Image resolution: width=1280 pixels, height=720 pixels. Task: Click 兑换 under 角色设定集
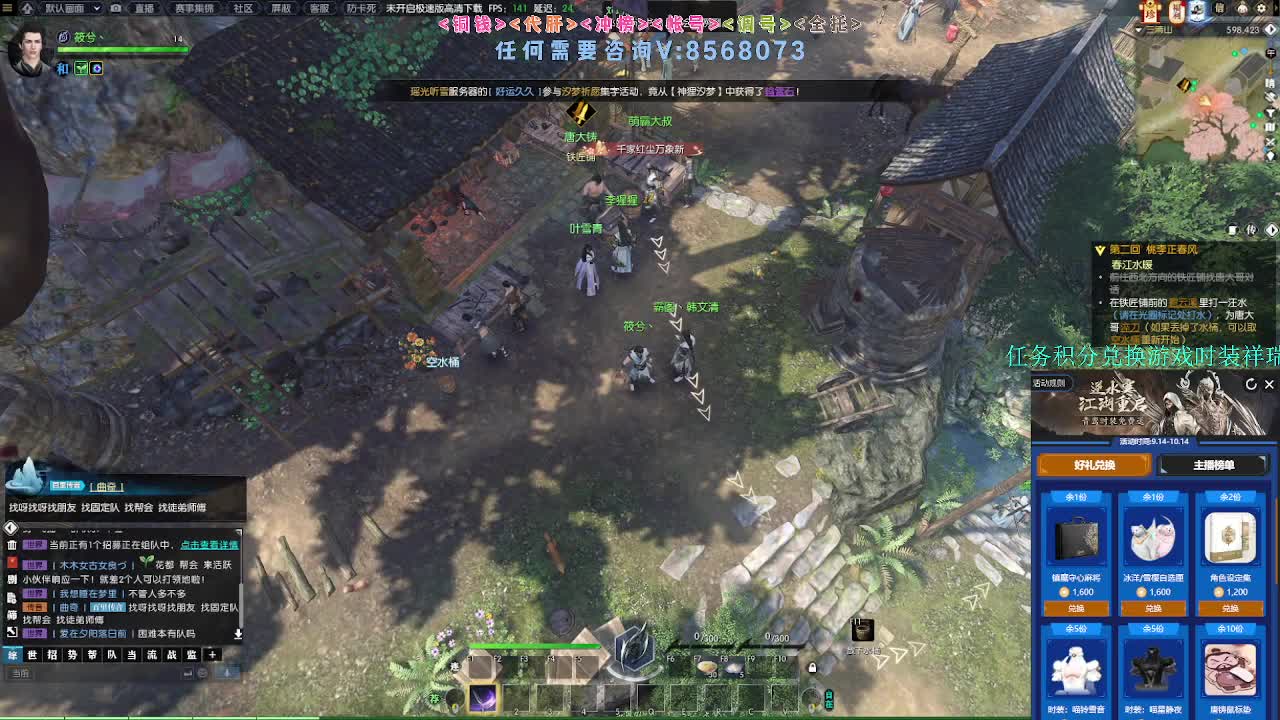tap(1229, 608)
